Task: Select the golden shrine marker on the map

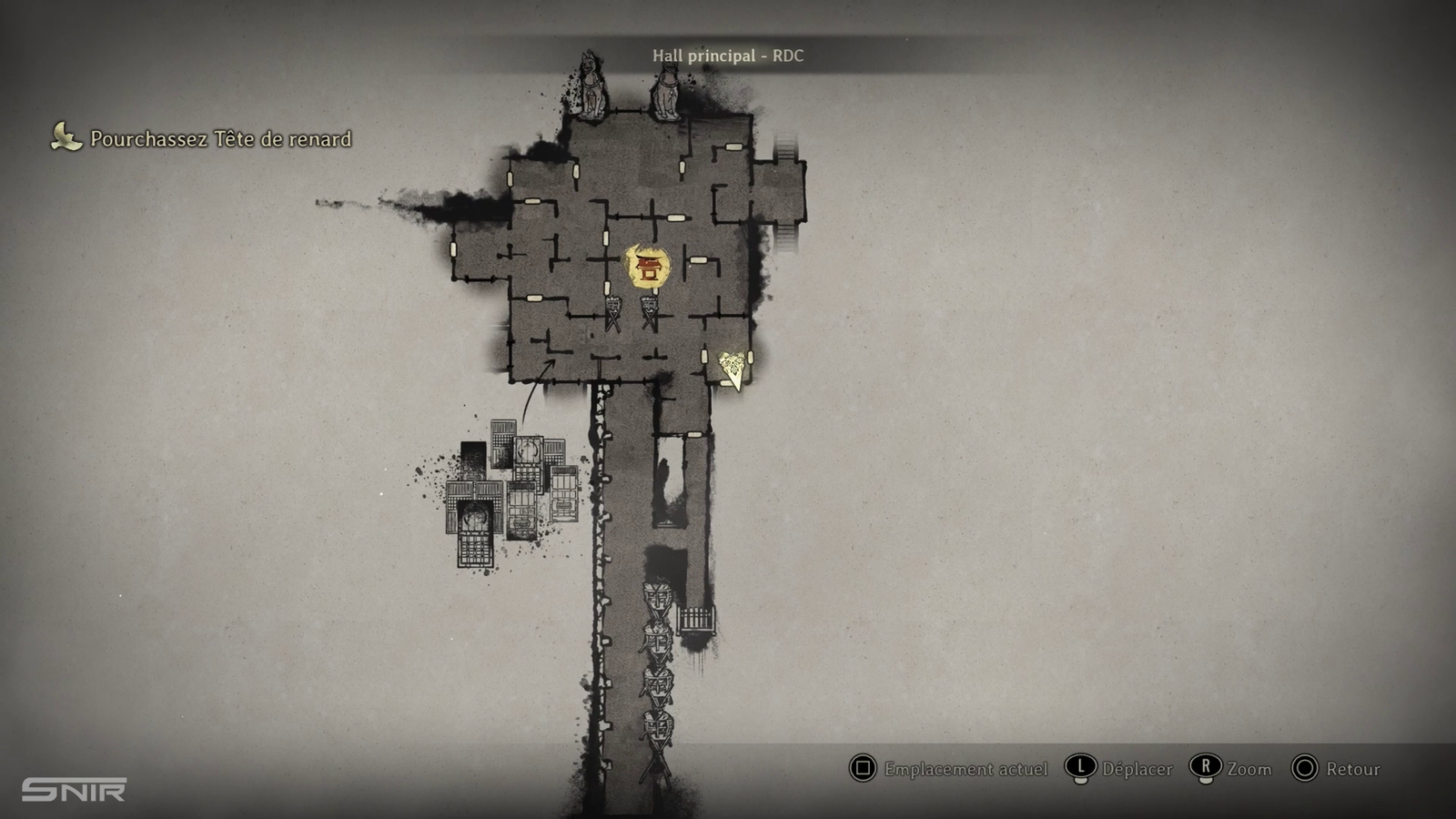Action: tap(648, 267)
